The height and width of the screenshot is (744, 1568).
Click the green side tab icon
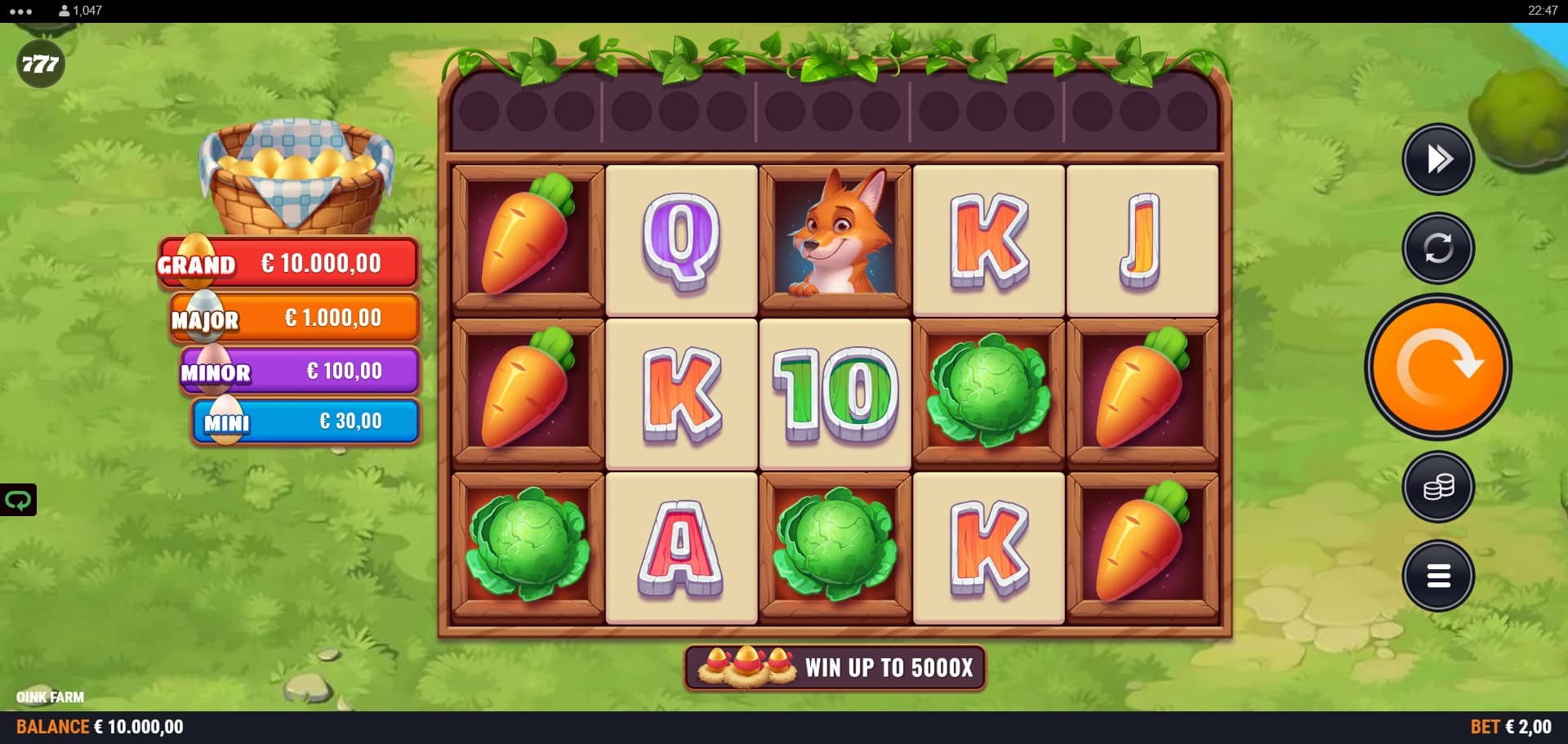[x=18, y=500]
